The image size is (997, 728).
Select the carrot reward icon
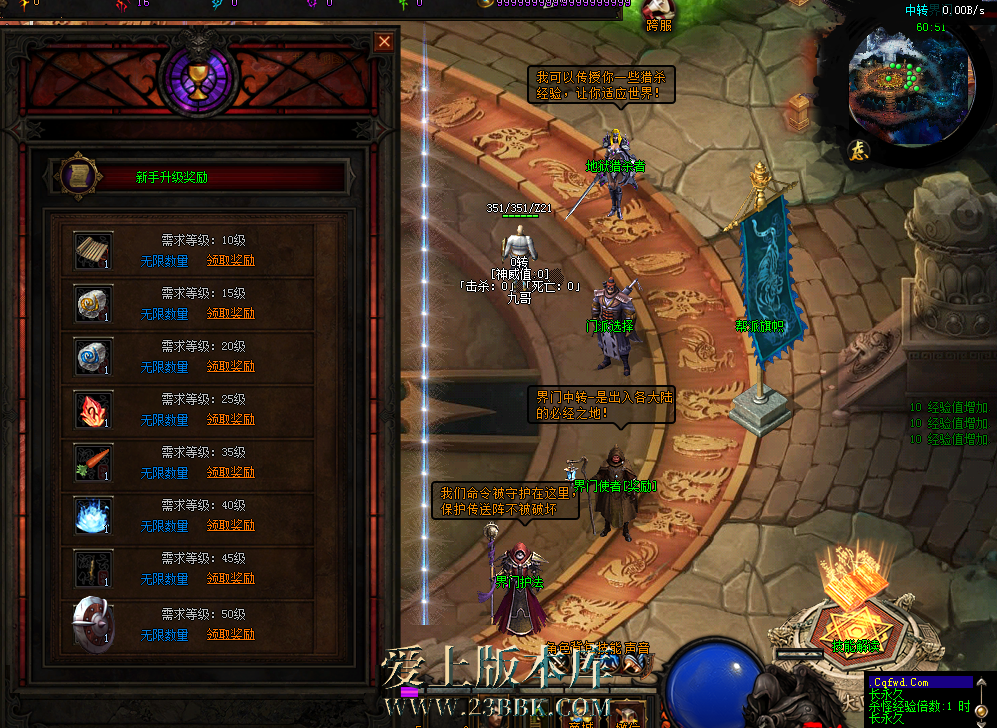[x=93, y=463]
